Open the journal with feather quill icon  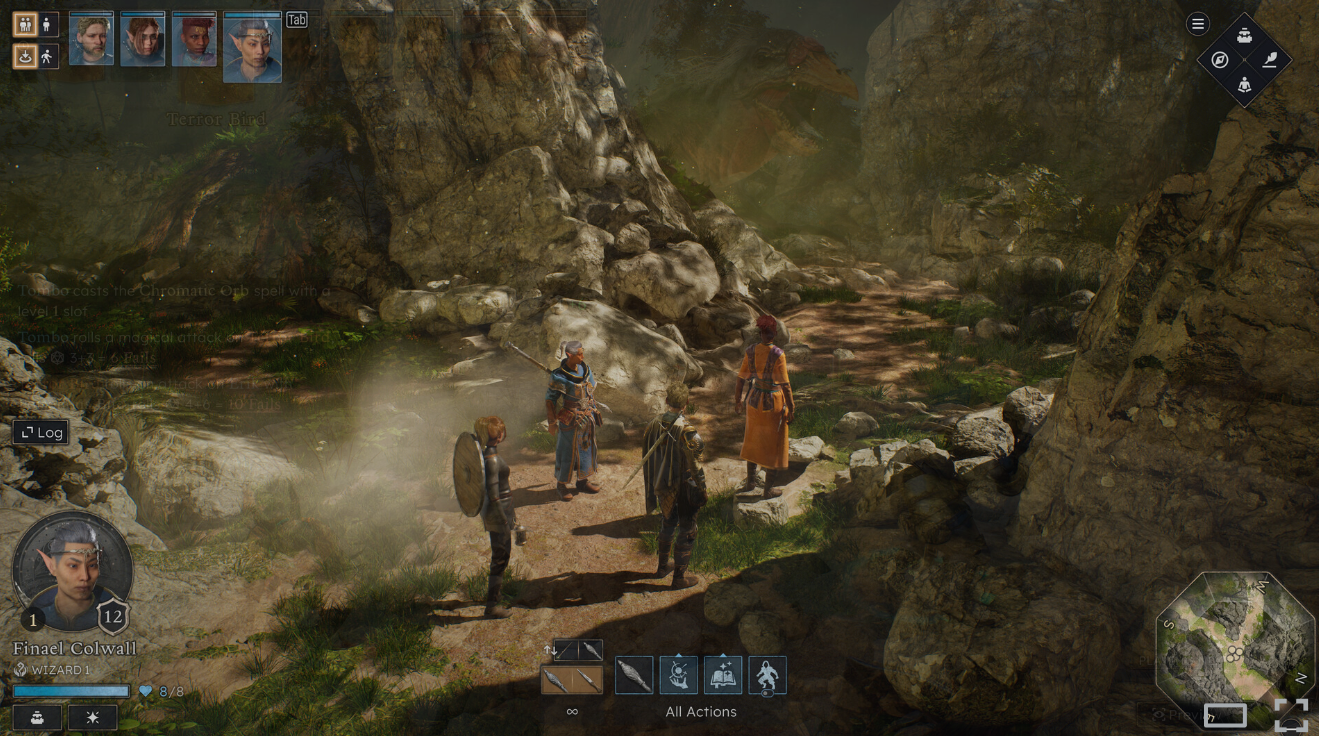coord(1270,60)
